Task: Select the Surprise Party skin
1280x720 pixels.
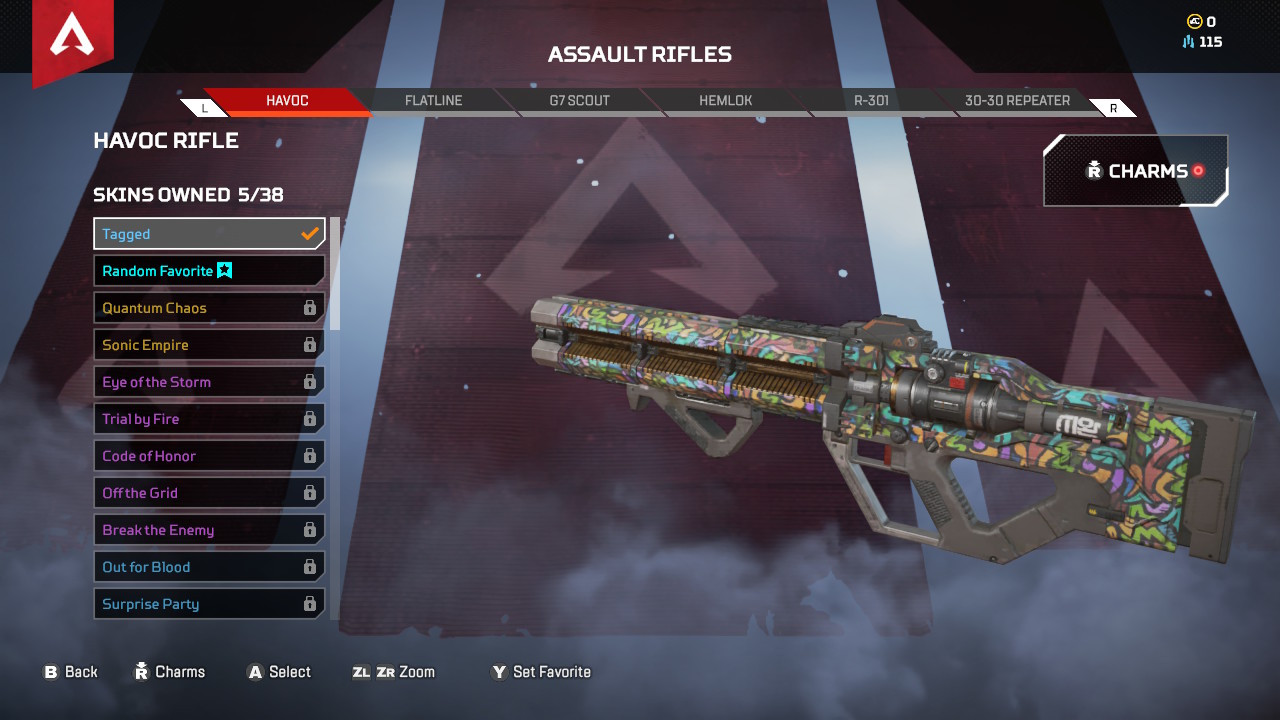Action: [x=209, y=604]
